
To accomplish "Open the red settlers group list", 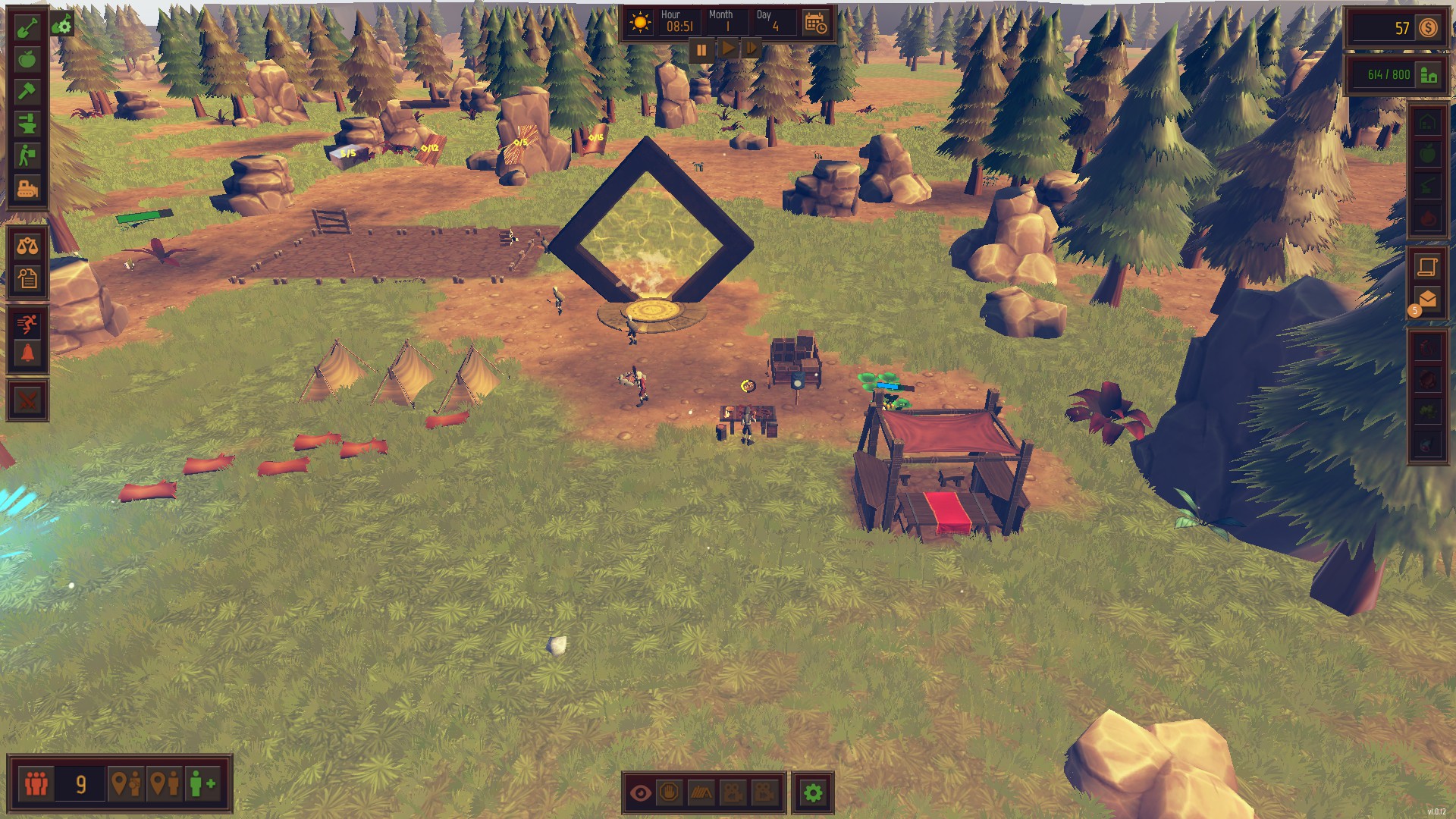I will 36,783.
